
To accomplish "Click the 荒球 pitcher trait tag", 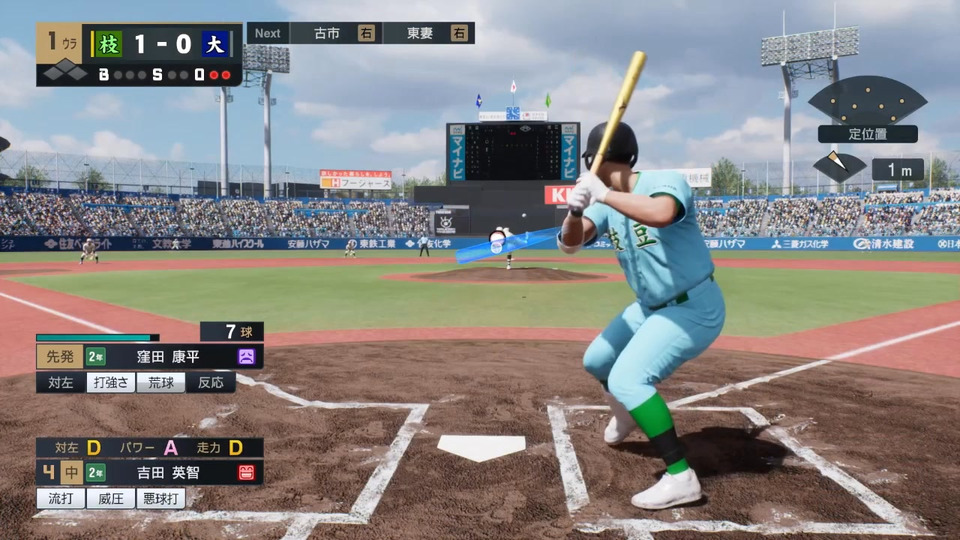I will [160, 382].
